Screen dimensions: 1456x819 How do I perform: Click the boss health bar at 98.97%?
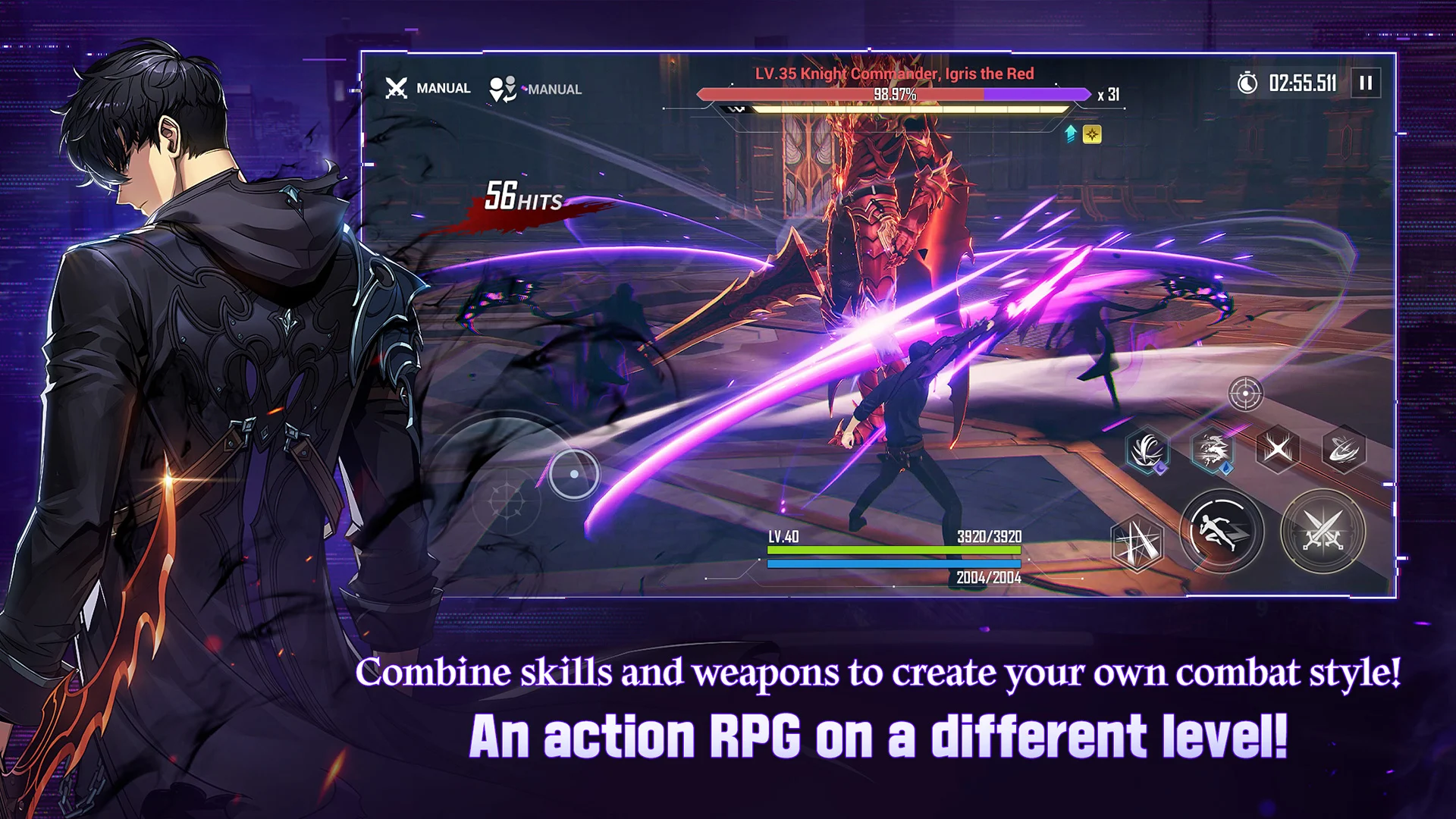pyautogui.click(x=894, y=94)
